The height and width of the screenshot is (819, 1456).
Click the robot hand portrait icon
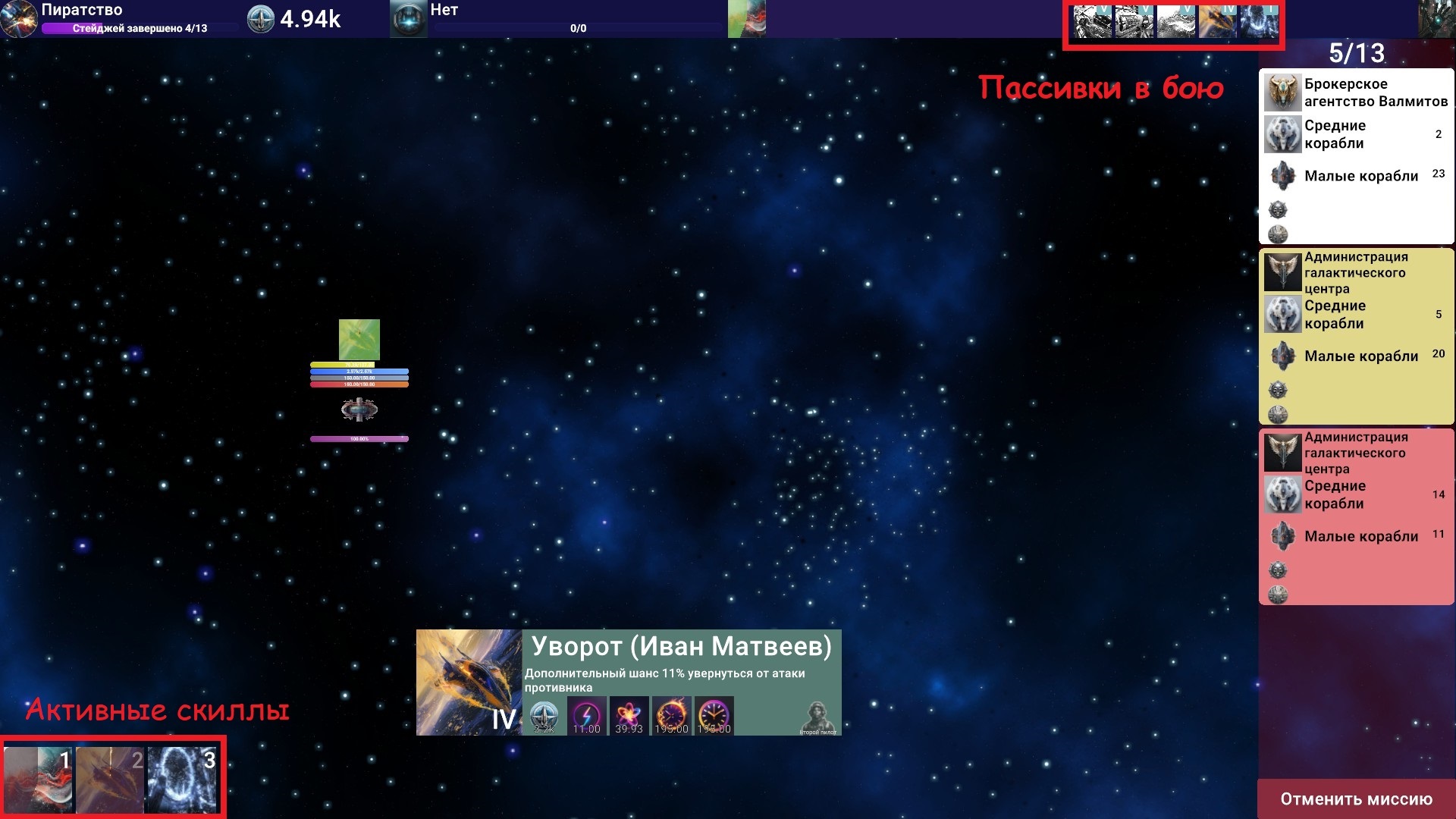1436,18
